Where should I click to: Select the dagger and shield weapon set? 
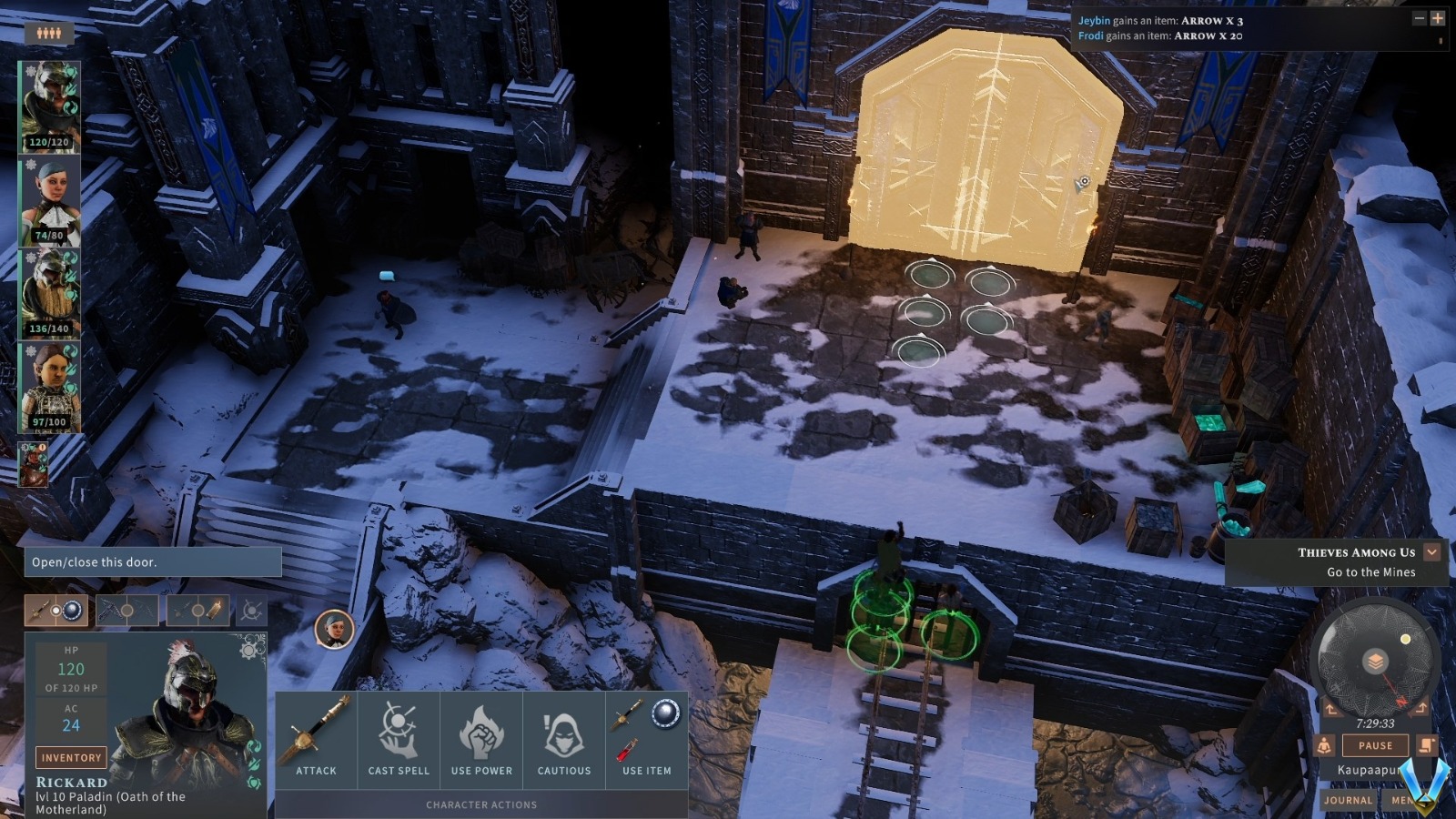tap(56, 611)
